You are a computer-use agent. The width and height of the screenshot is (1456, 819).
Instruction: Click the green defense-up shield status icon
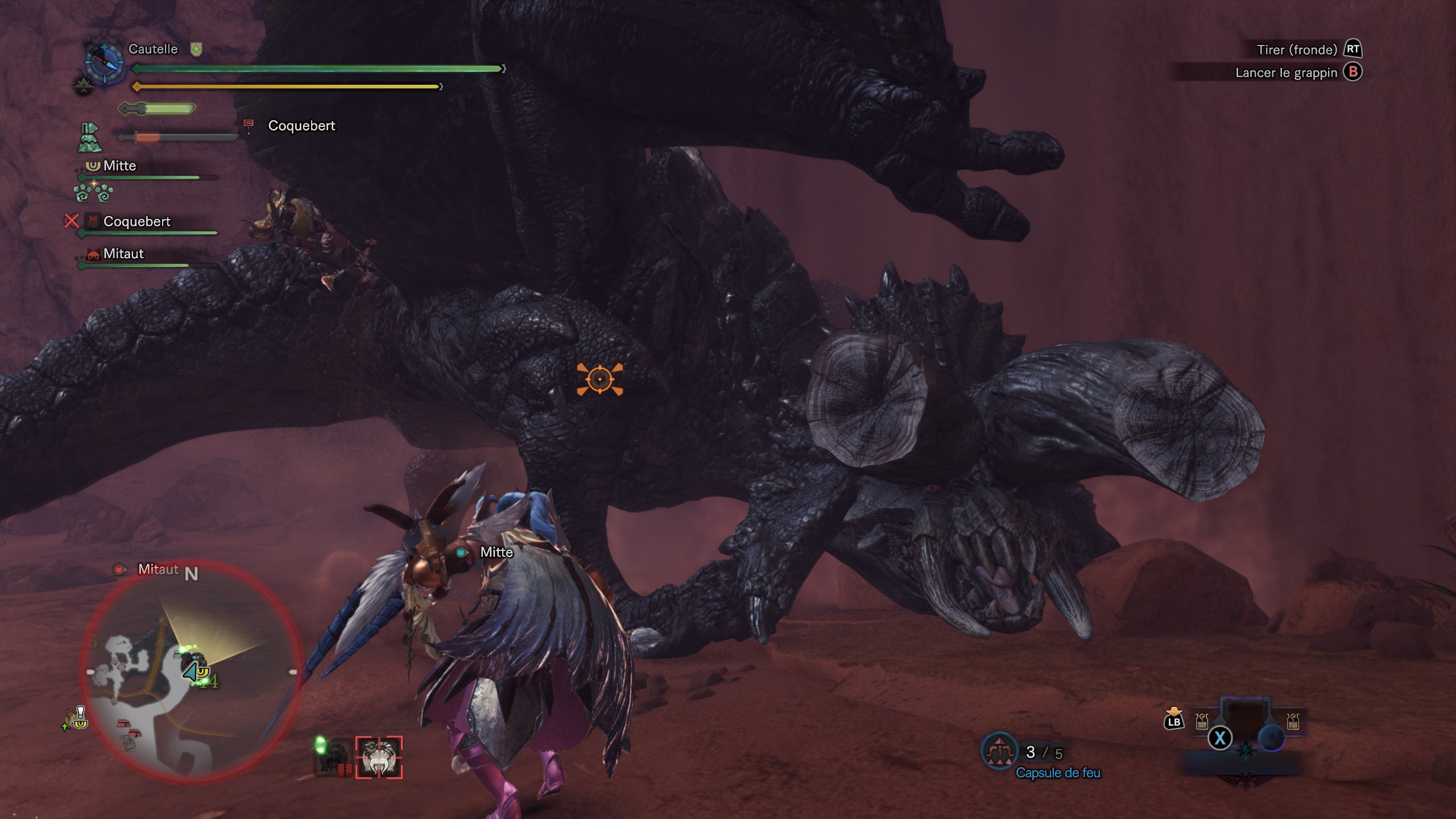(x=196, y=49)
